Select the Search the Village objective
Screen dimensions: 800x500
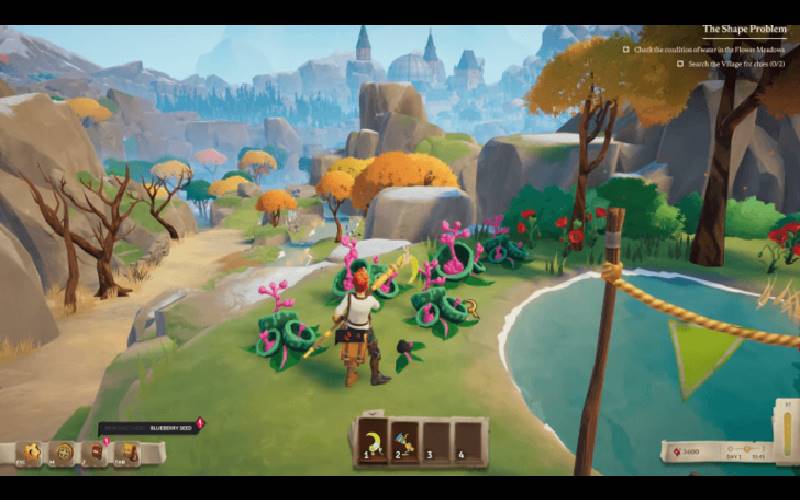pyautogui.click(x=737, y=63)
